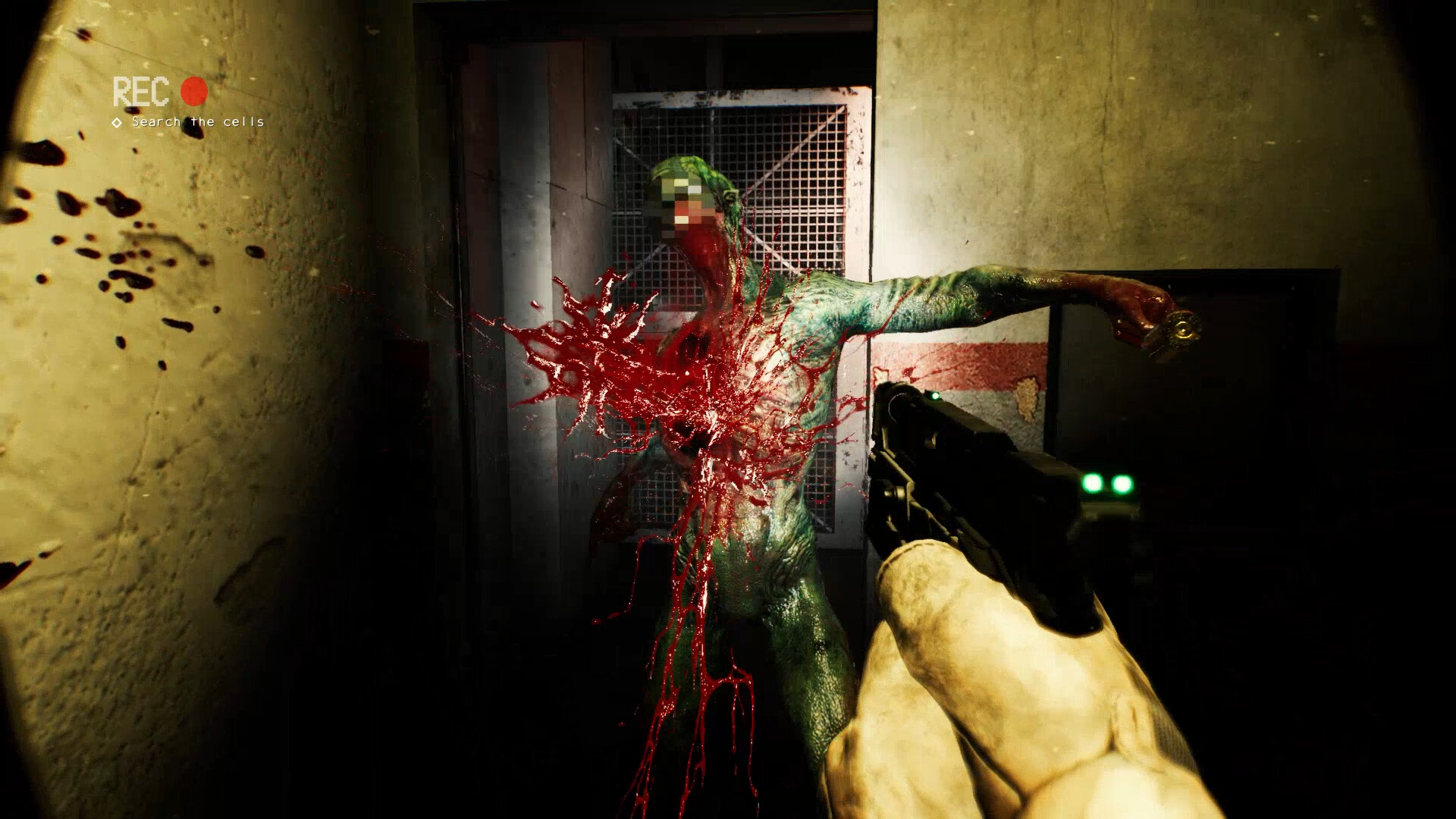Image resolution: width=1456 pixels, height=819 pixels.
Task: Toggle the REC recording indicator off
Action: (194, 93)
